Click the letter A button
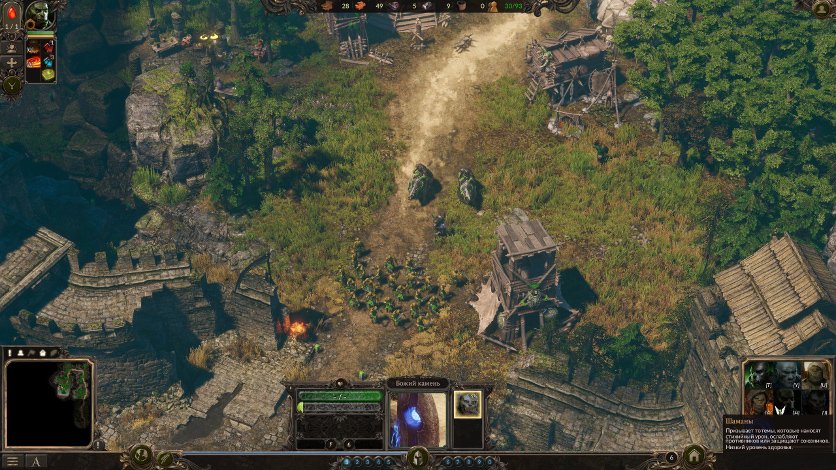Screen dimensions: 836x470 (36, 461)
